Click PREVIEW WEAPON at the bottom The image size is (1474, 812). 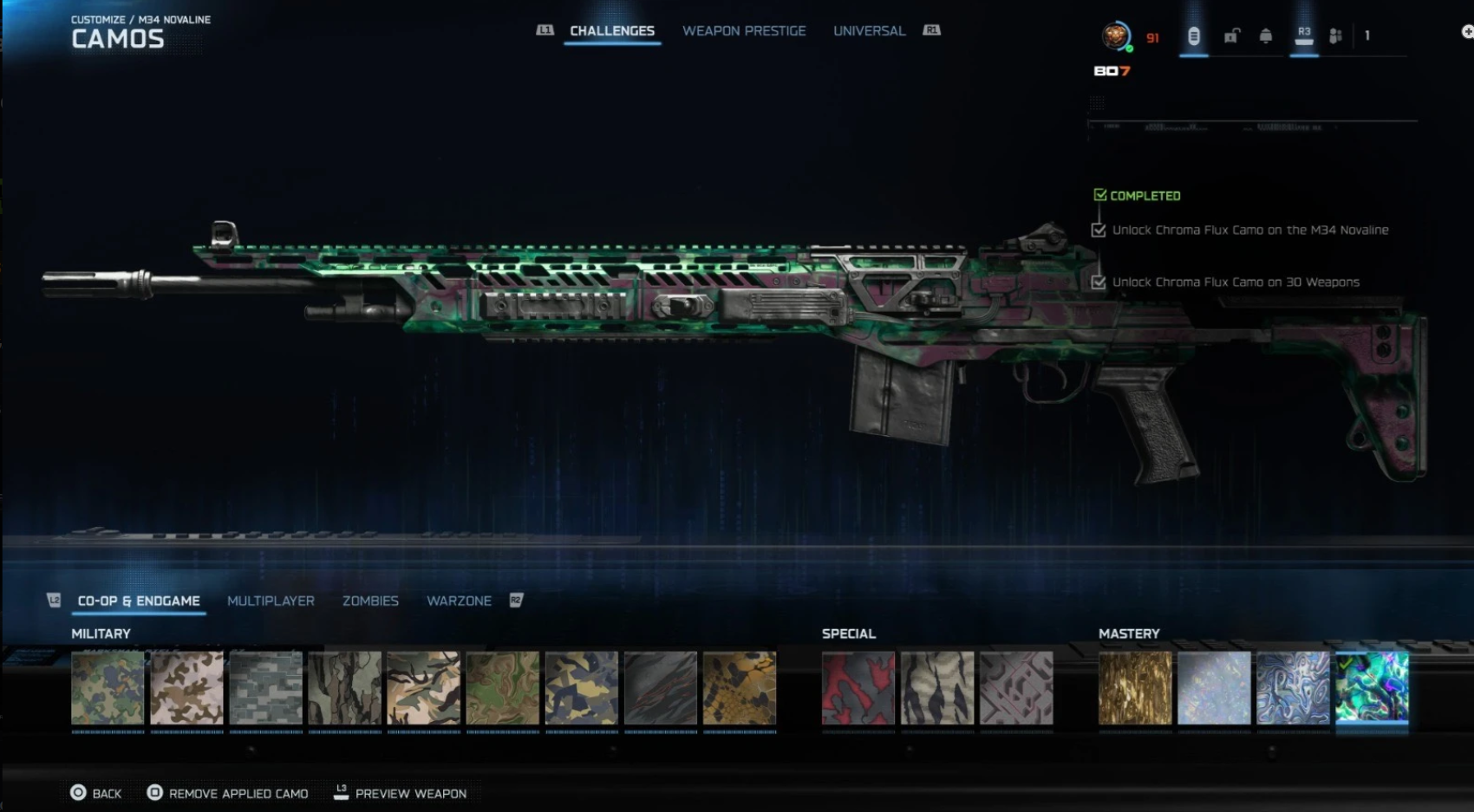[x=411, y=793]
